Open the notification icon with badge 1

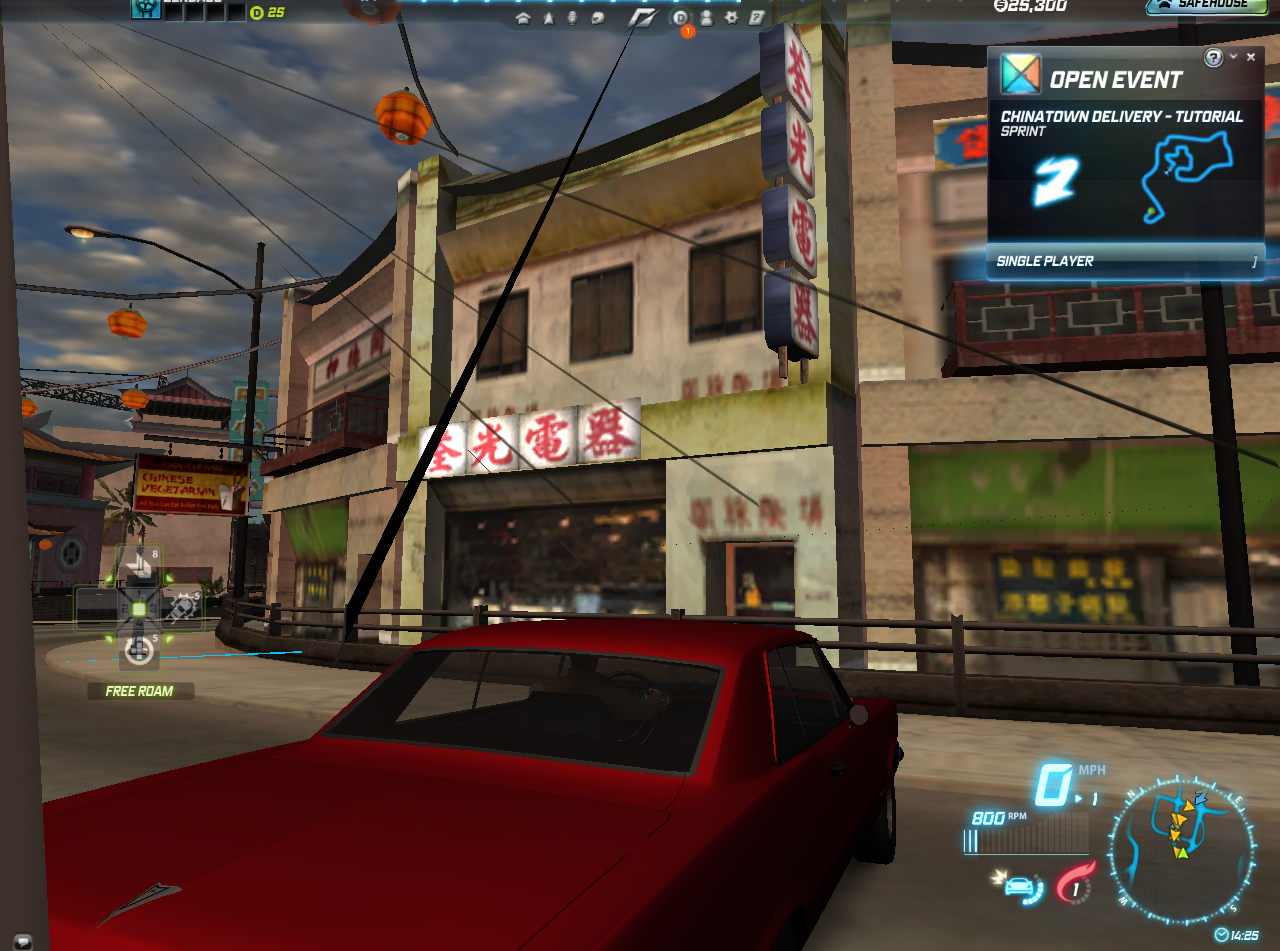point(681,18)
